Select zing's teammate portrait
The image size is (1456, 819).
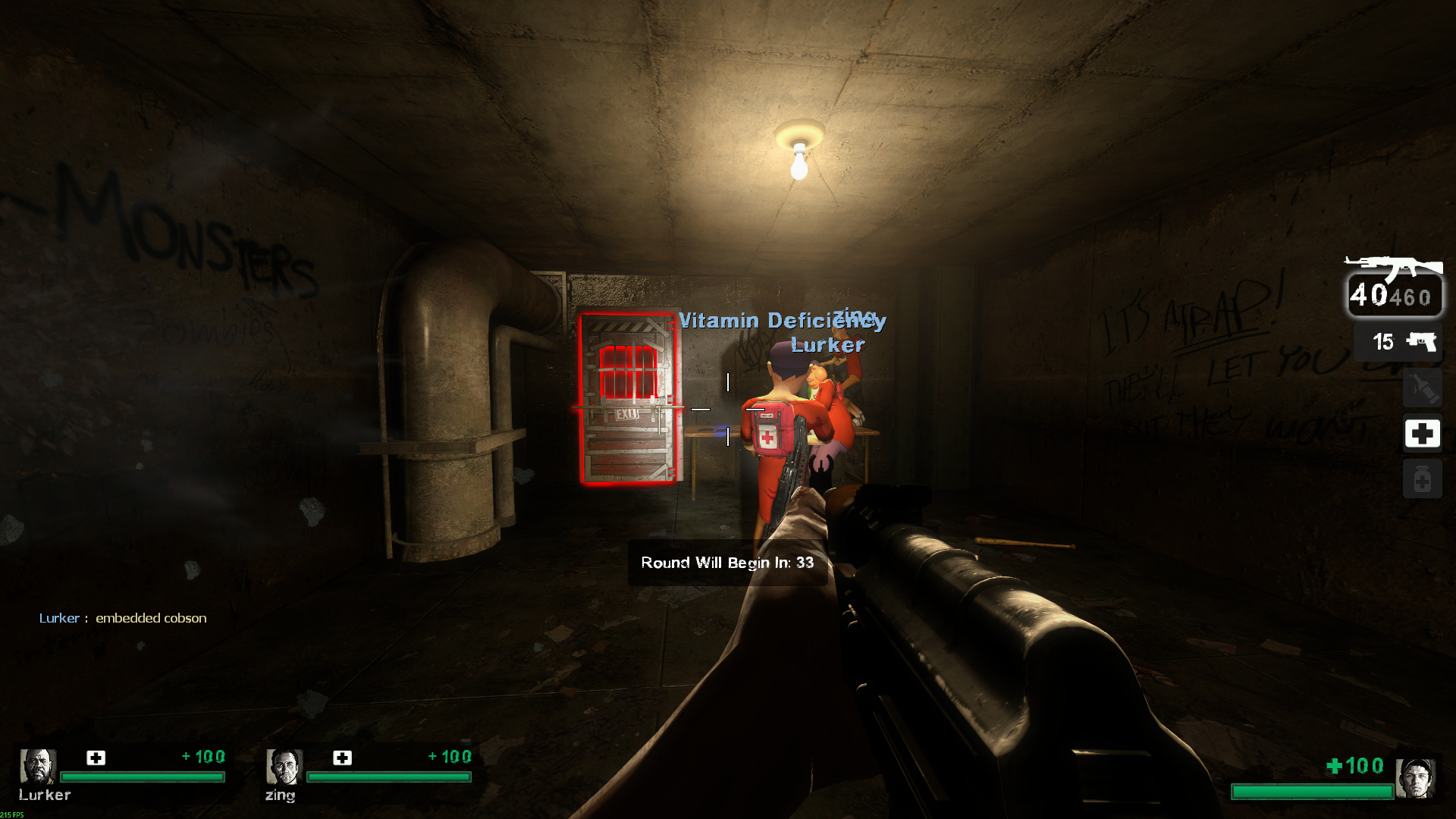point(284,767)
